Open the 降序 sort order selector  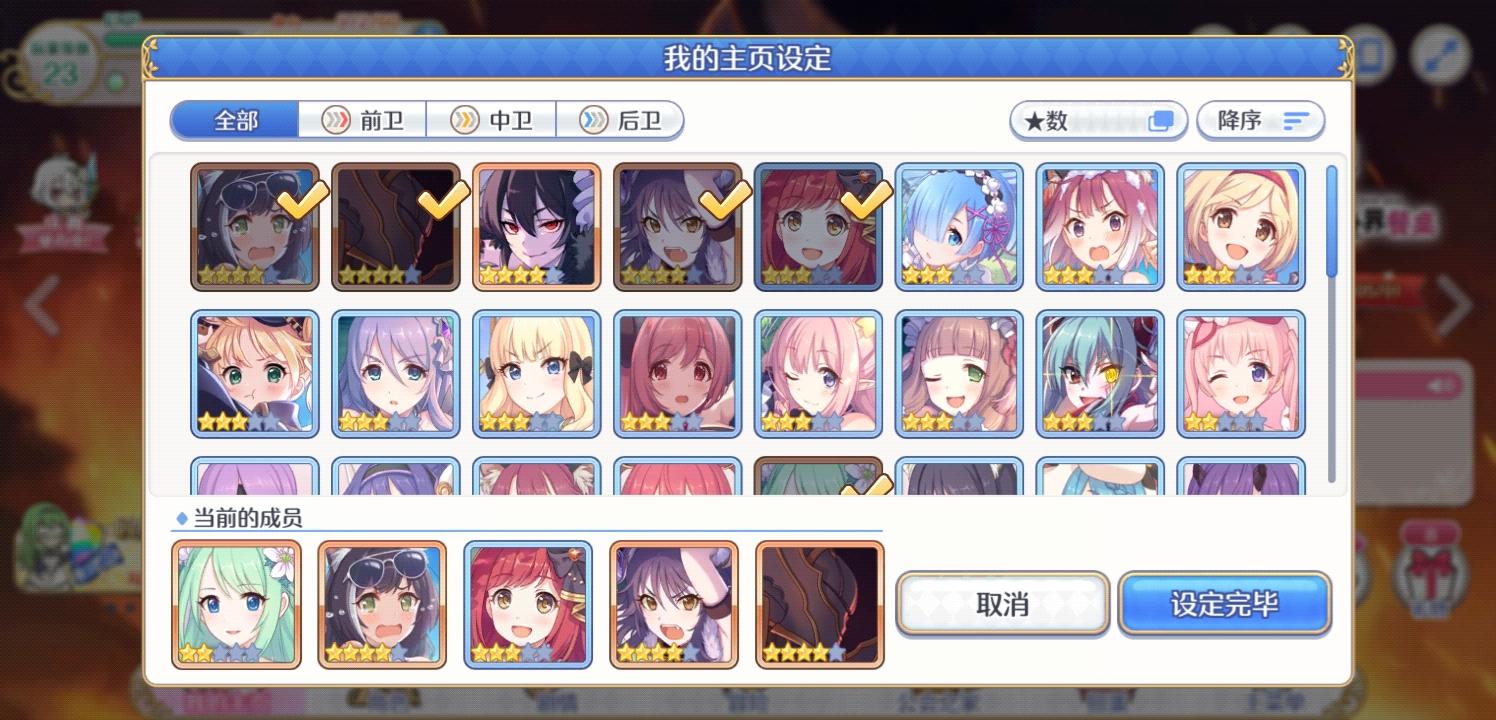[1259, 120]
